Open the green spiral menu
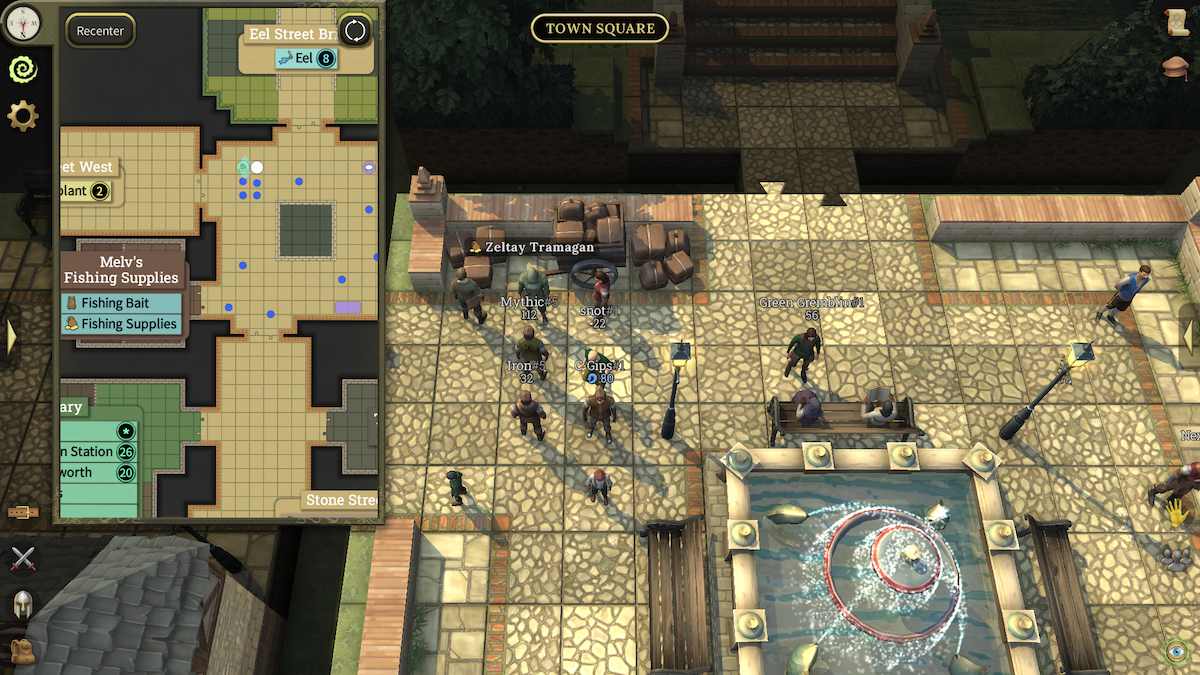Image resolution: width=1200 pixels, height=675 pixels. (x=22, y=68)
